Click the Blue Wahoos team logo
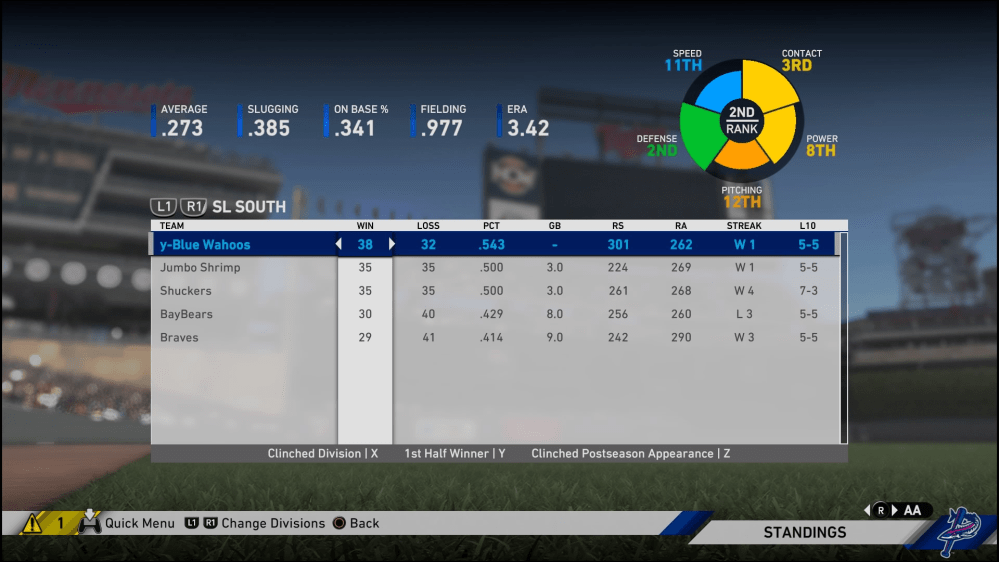 coord(962,532)
